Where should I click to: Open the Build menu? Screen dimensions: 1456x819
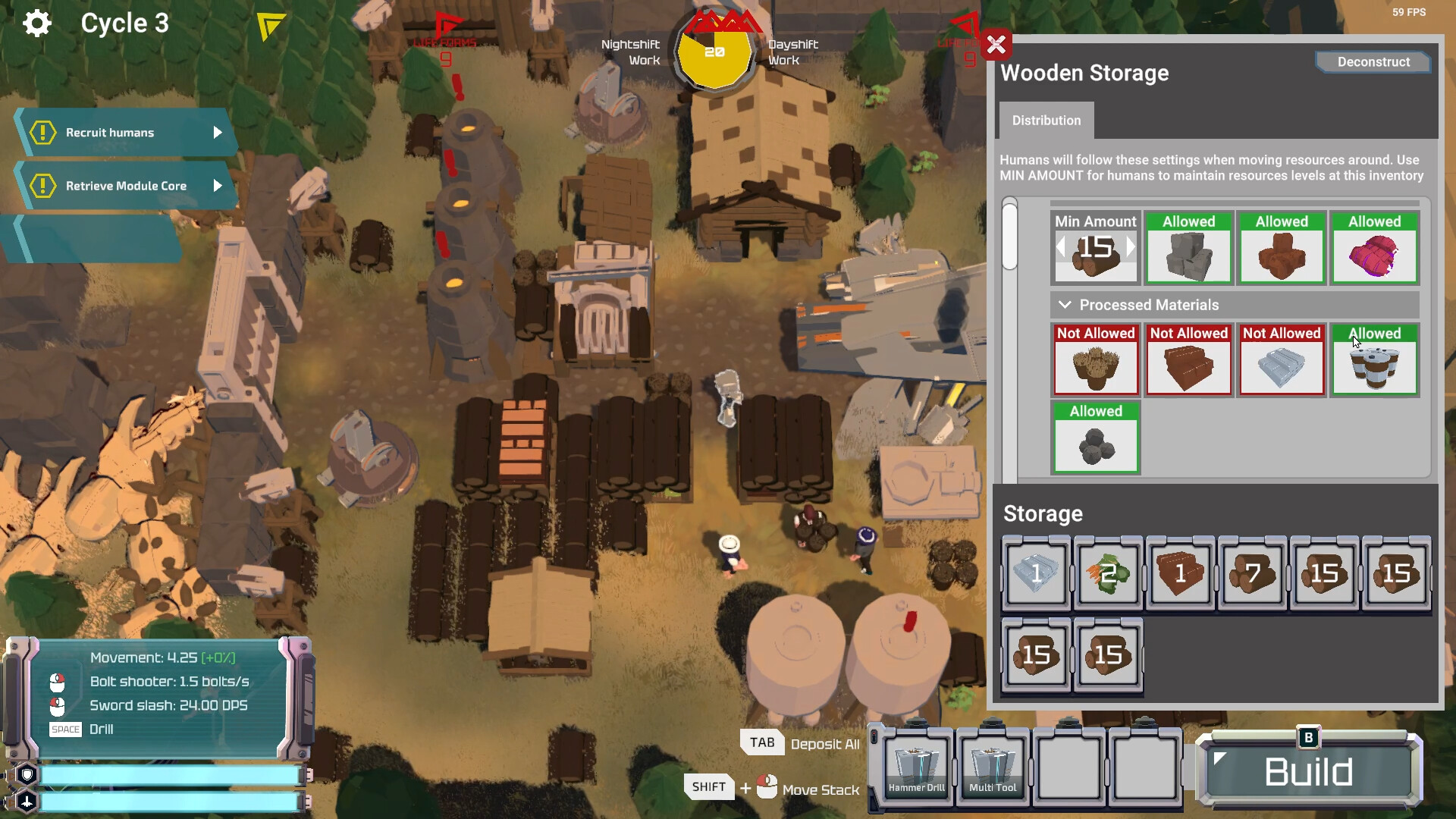[1308, 771]
